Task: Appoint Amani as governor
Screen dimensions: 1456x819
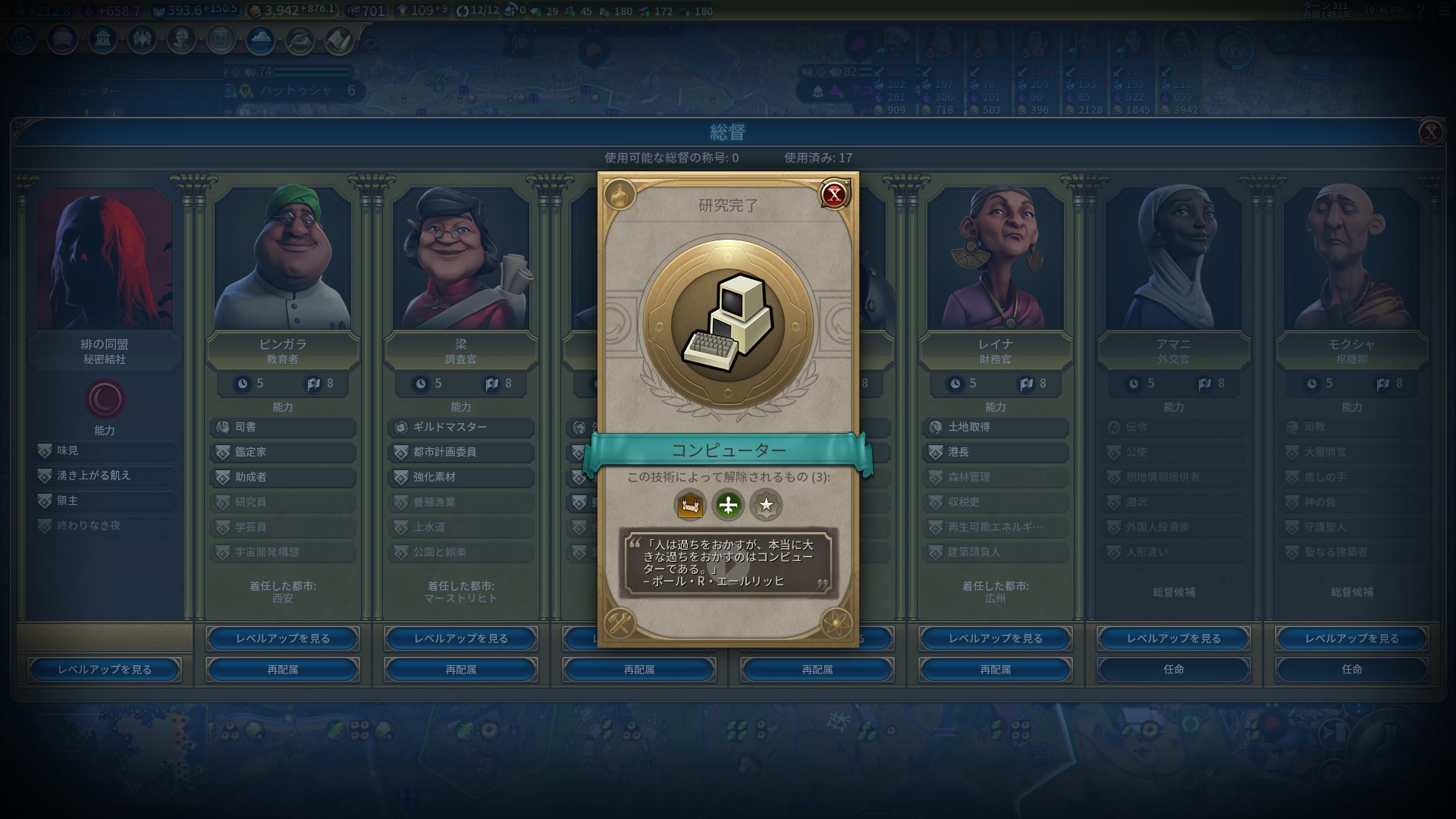Action: pos(1174,670)
